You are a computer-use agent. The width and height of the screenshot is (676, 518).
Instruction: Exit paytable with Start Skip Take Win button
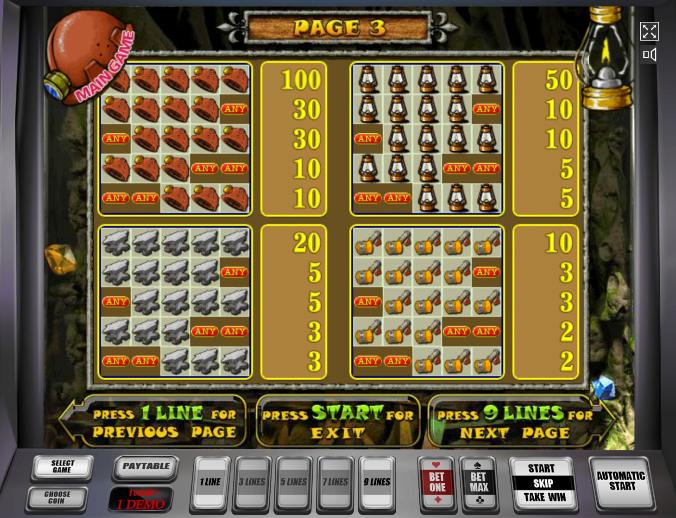541,482
